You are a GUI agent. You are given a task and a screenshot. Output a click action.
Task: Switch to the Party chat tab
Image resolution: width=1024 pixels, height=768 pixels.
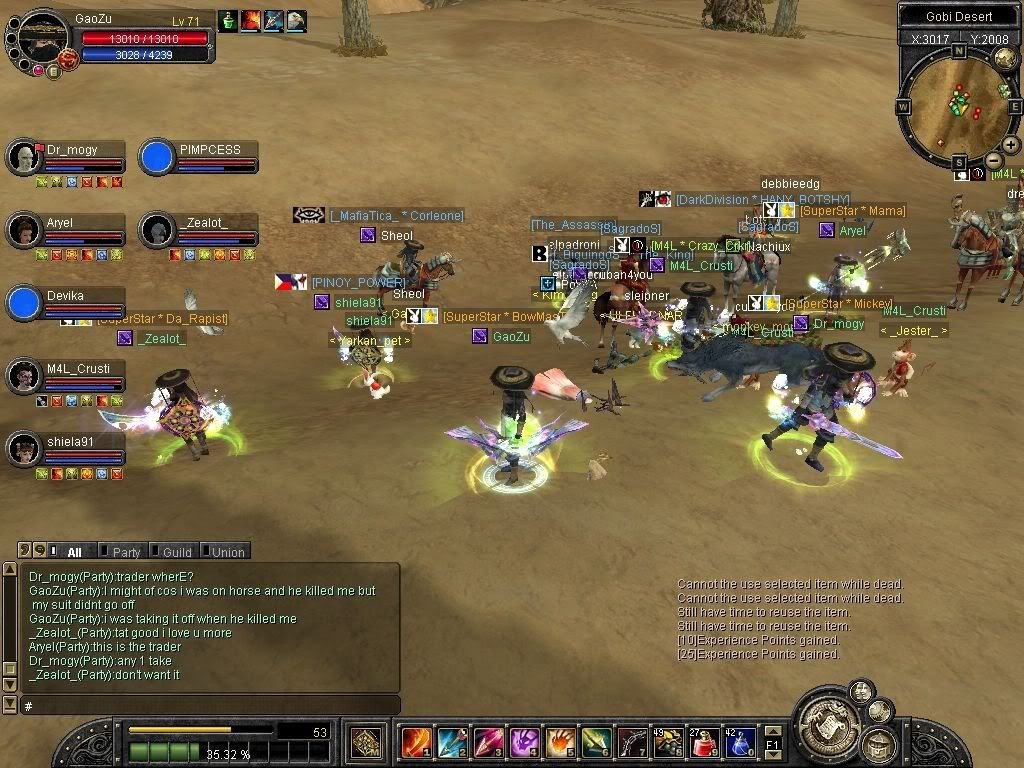point(125,552)
